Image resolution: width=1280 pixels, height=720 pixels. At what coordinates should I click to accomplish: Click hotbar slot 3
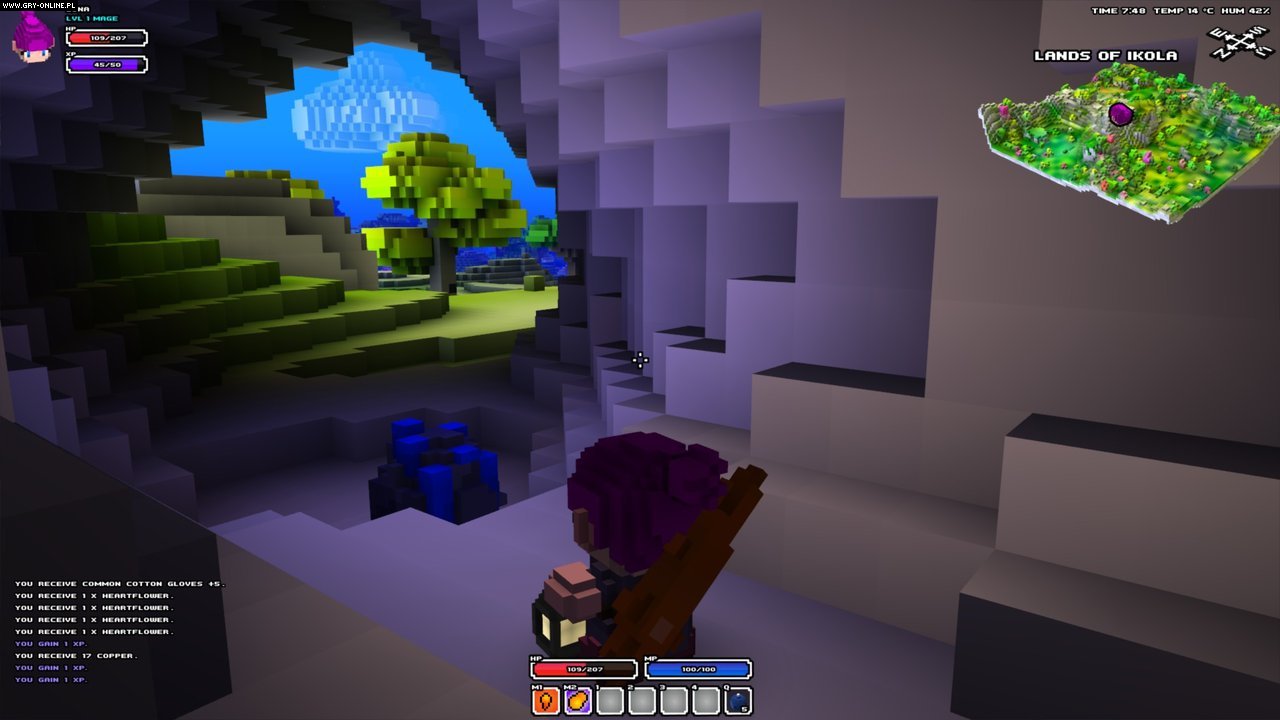pos(674,700)
